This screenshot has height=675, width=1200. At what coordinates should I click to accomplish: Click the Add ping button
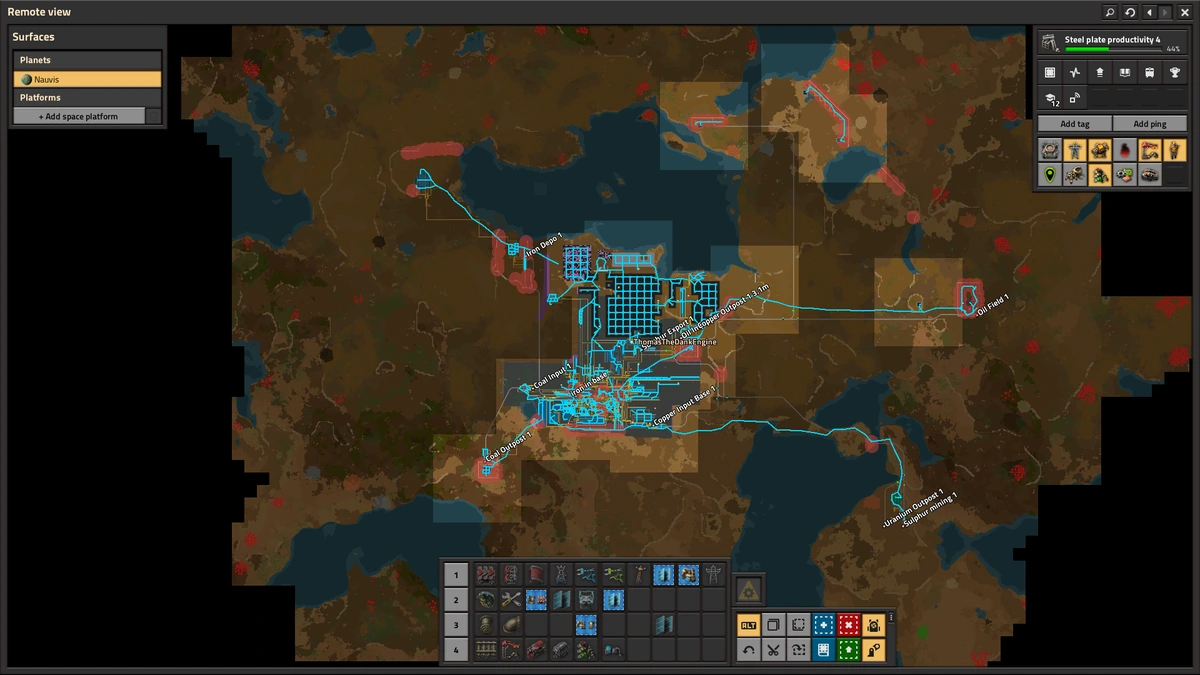1150,124
